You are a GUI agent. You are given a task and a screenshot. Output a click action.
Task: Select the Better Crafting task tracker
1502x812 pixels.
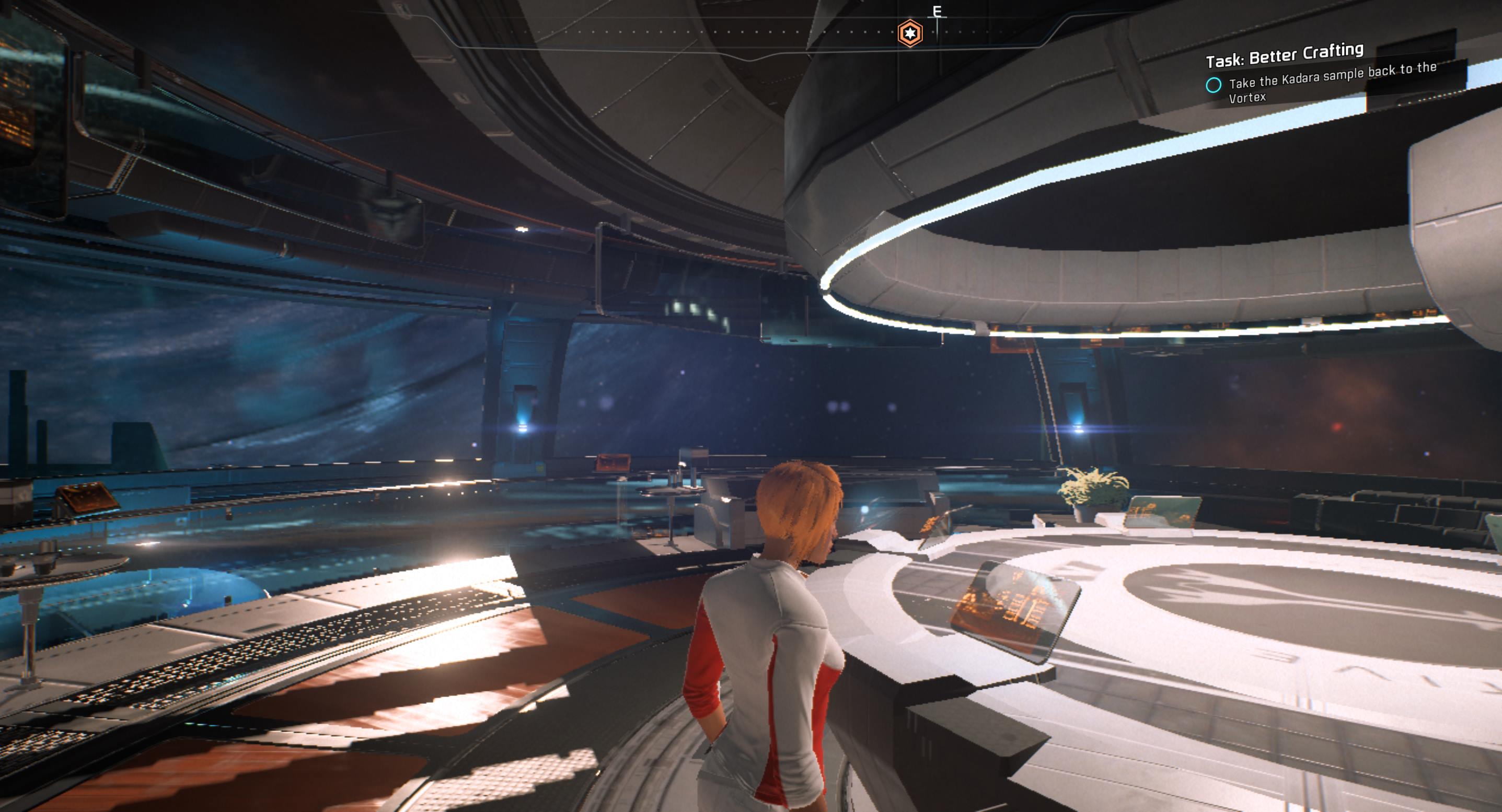[x=1284, y=55]
